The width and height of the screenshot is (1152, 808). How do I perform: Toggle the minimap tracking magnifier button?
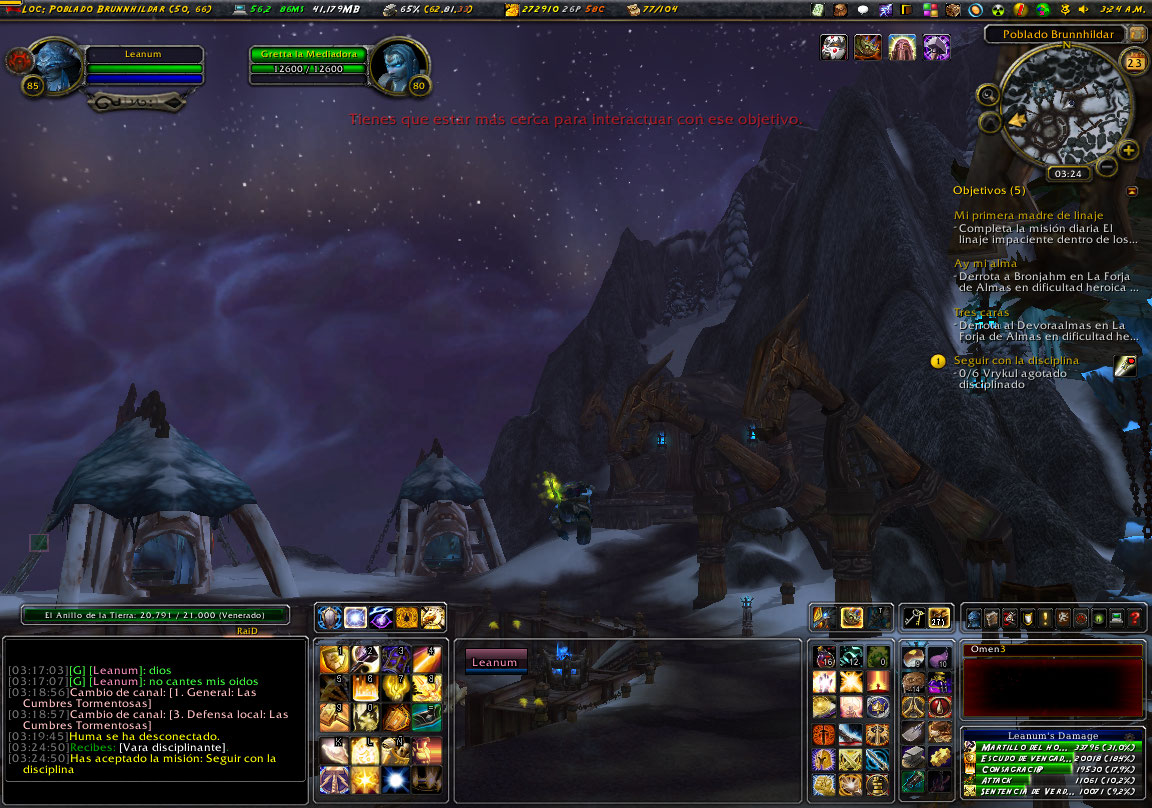(x=988, y=96)
